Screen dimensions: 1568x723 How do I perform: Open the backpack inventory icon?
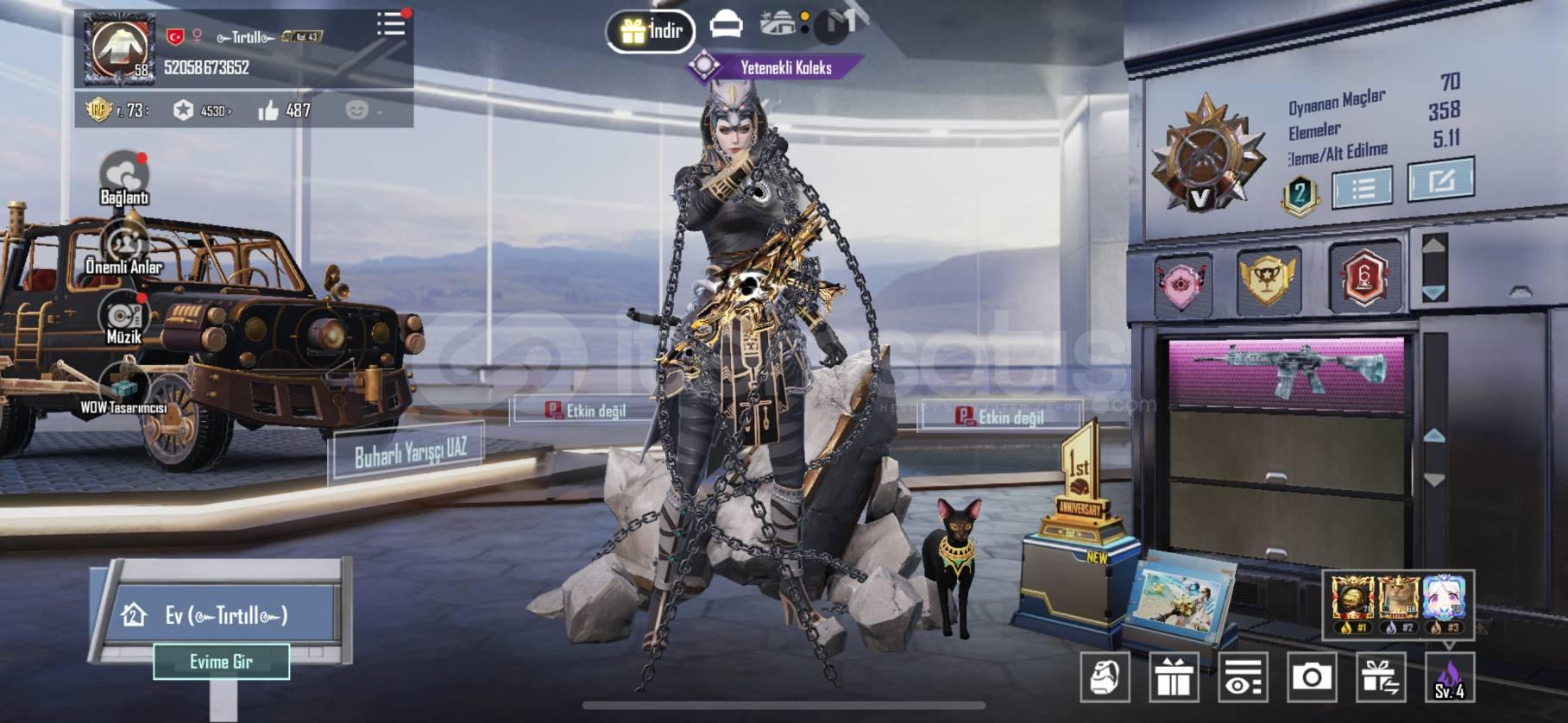[x=1105, y=676]
